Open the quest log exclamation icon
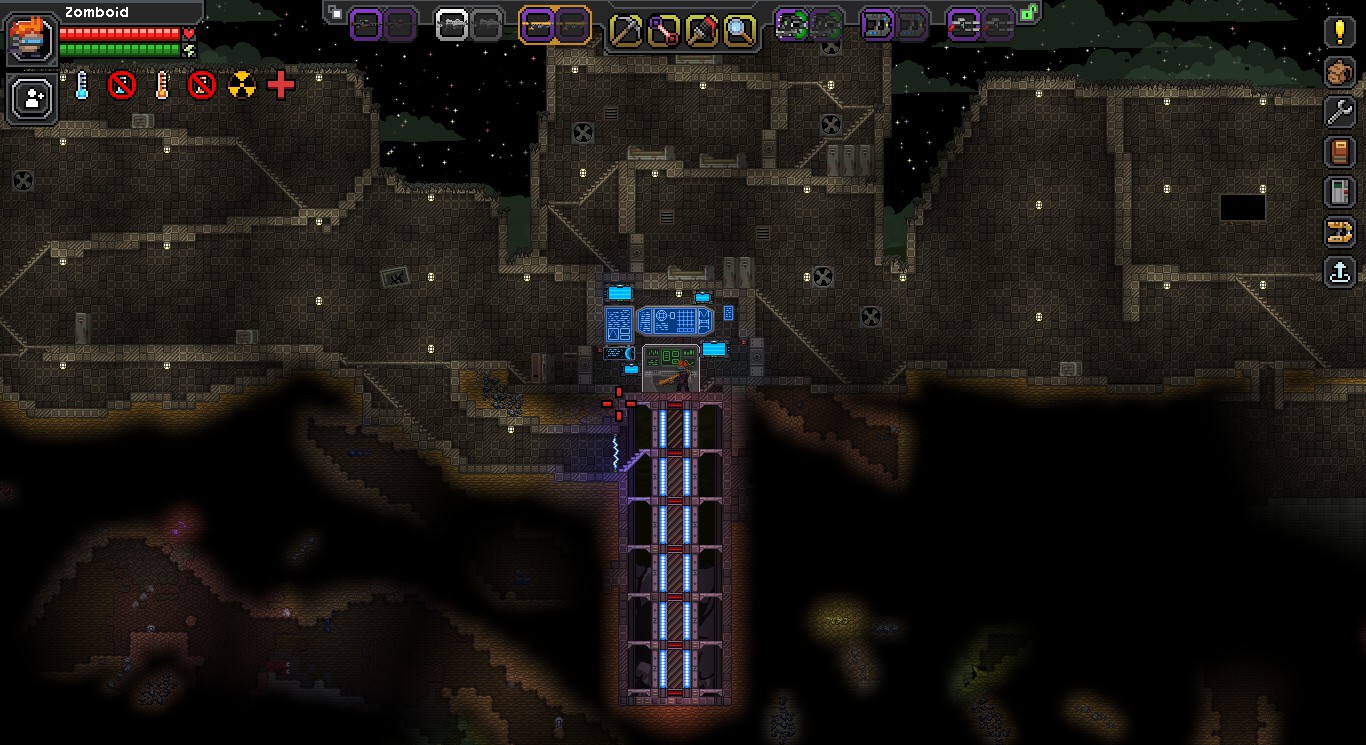The image size is (1366, 745). pos(1339,31)
